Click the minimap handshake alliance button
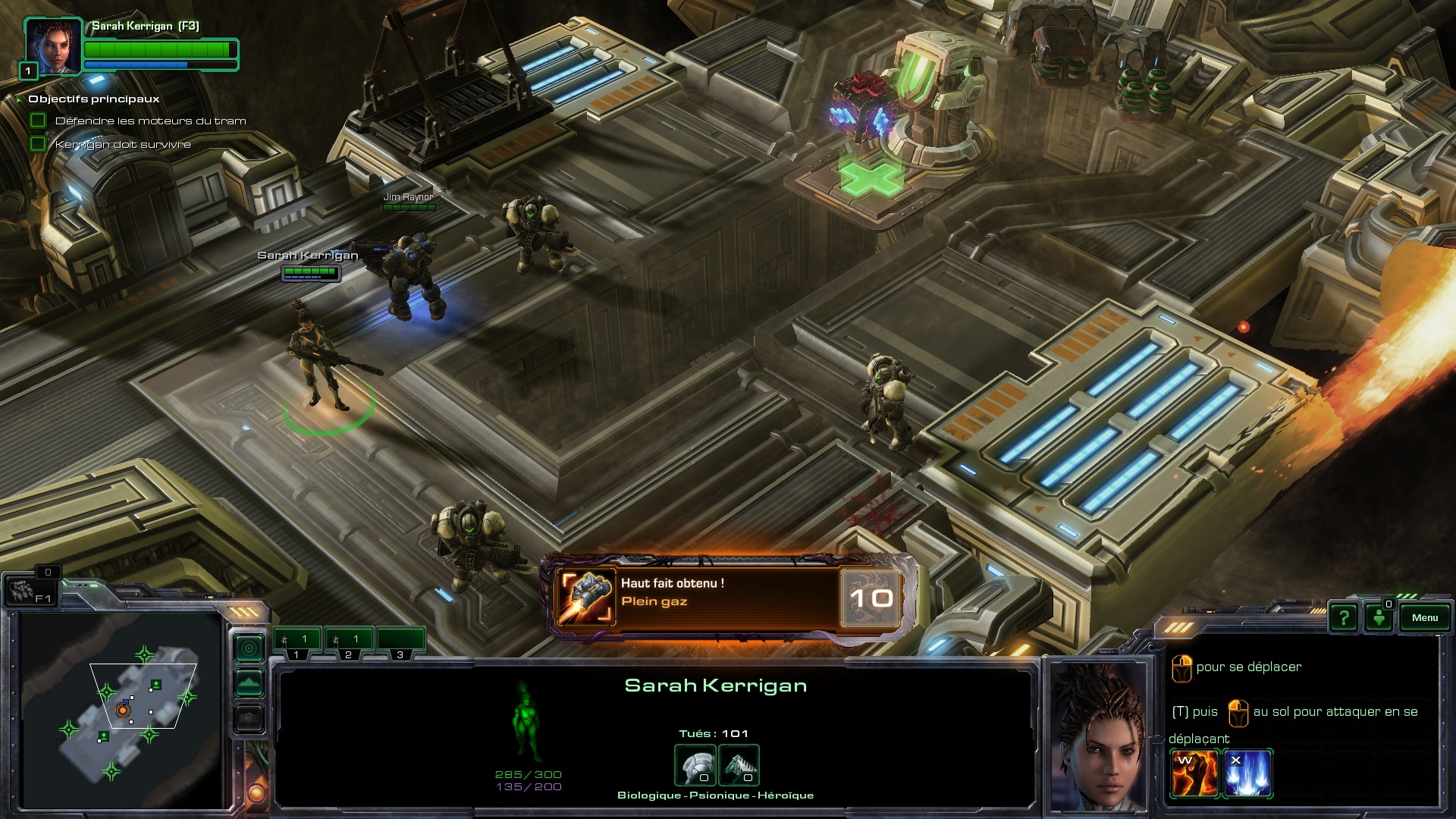This screenshot has height=819, width=1456. pyautogui.click(x=249, y=717)
